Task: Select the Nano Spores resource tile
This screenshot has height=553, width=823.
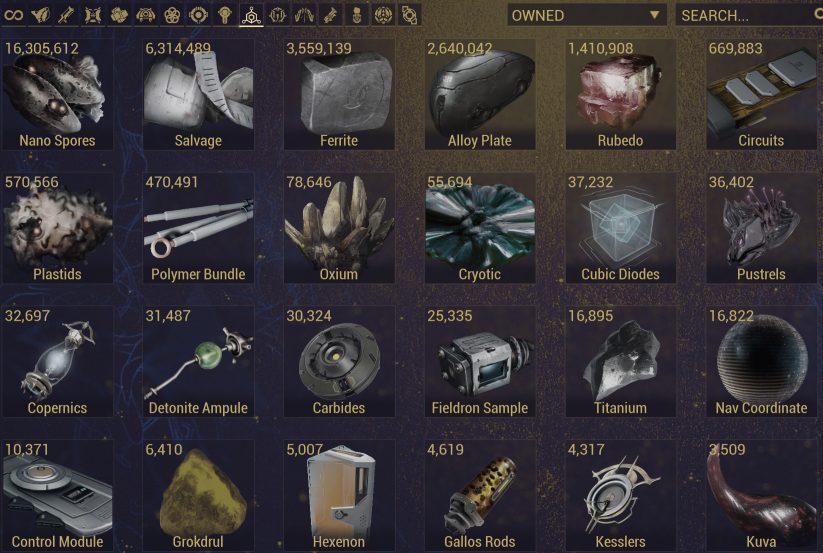Action: tap(57, 95)
